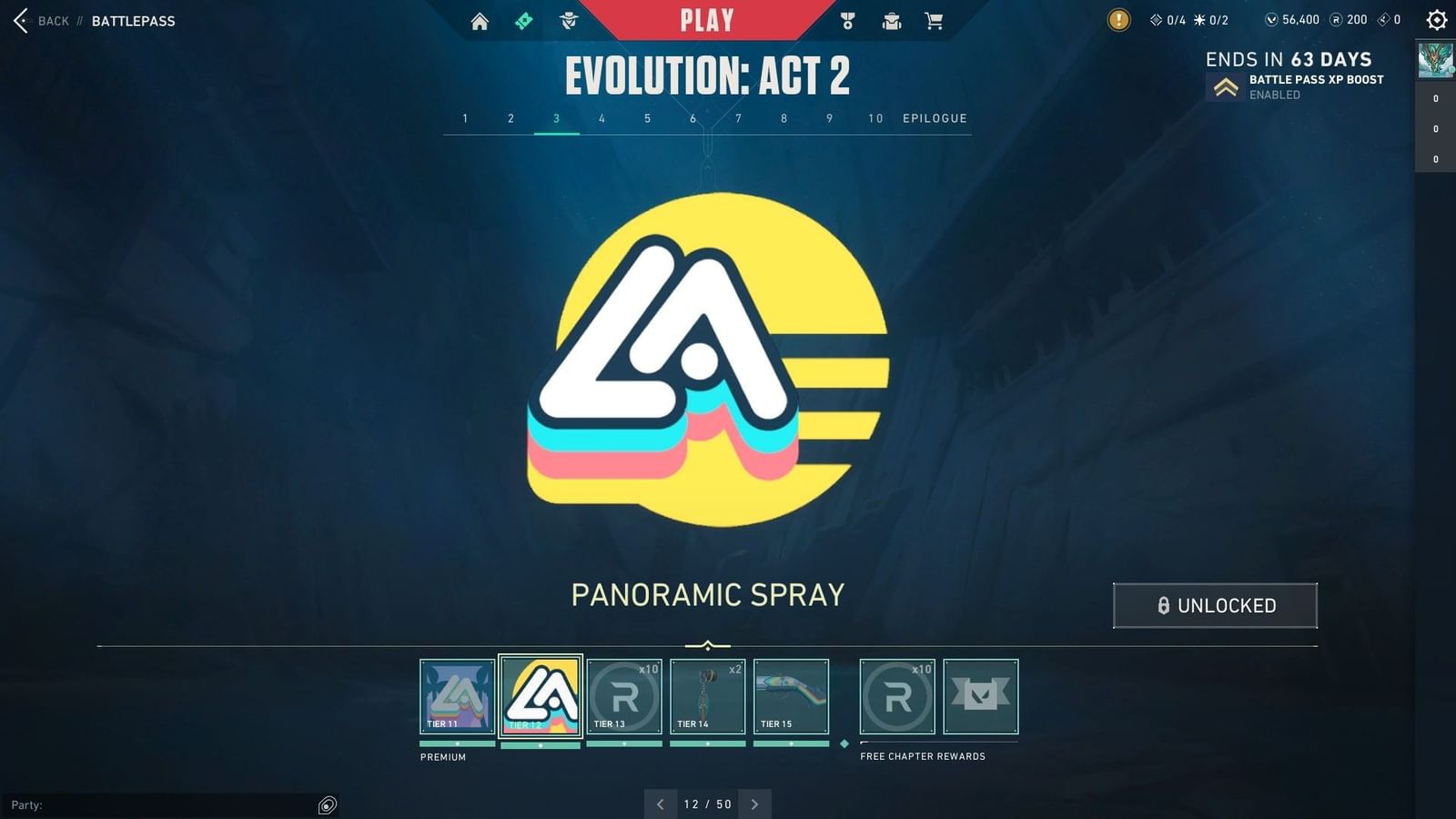
Task: Click the UNLOCKED reward button
Action: [1215, 605]
